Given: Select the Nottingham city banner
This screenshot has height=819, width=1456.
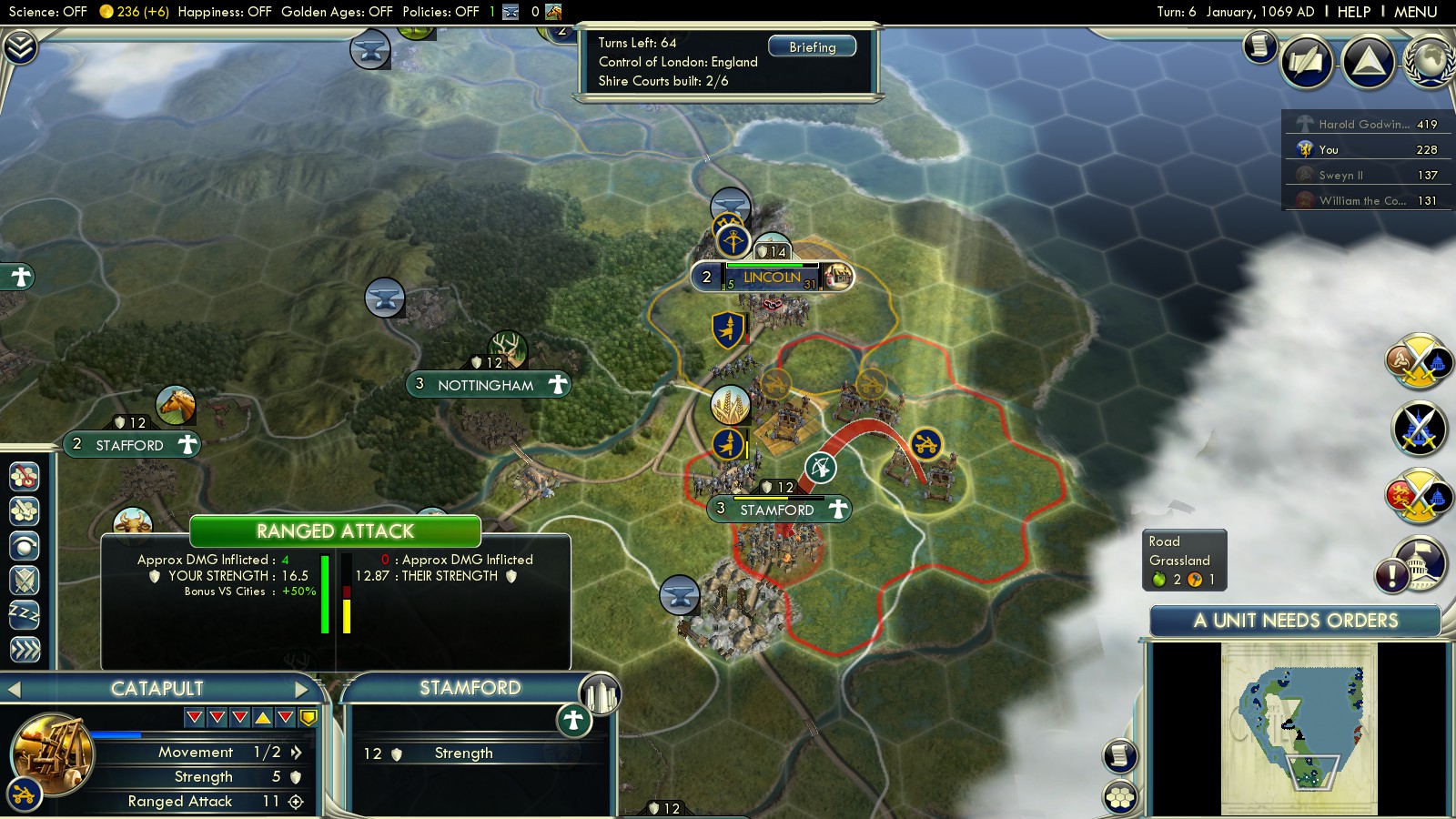Looking at the screenshot, I should (x=485, y=385).
